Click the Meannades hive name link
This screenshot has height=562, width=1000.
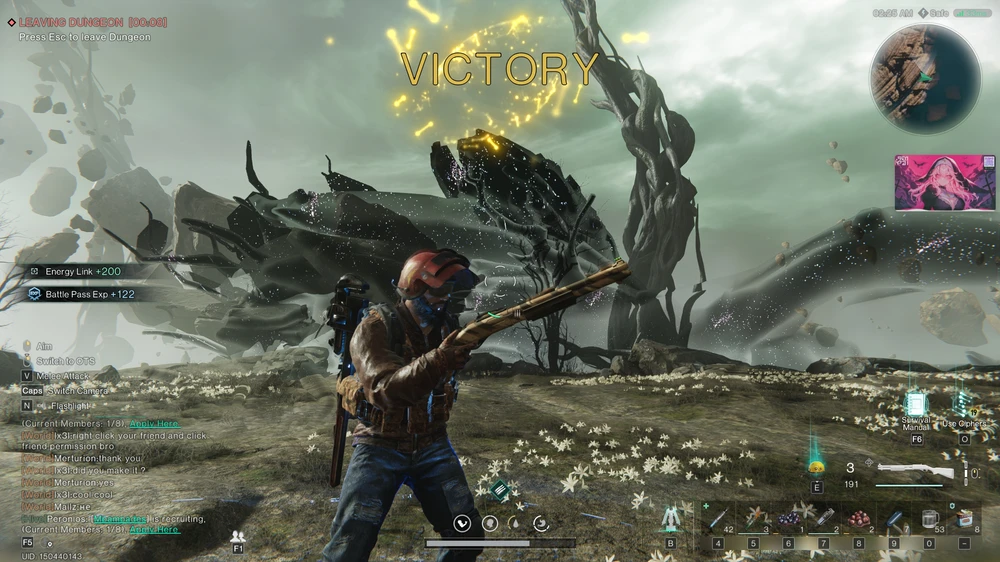point(120,519)
